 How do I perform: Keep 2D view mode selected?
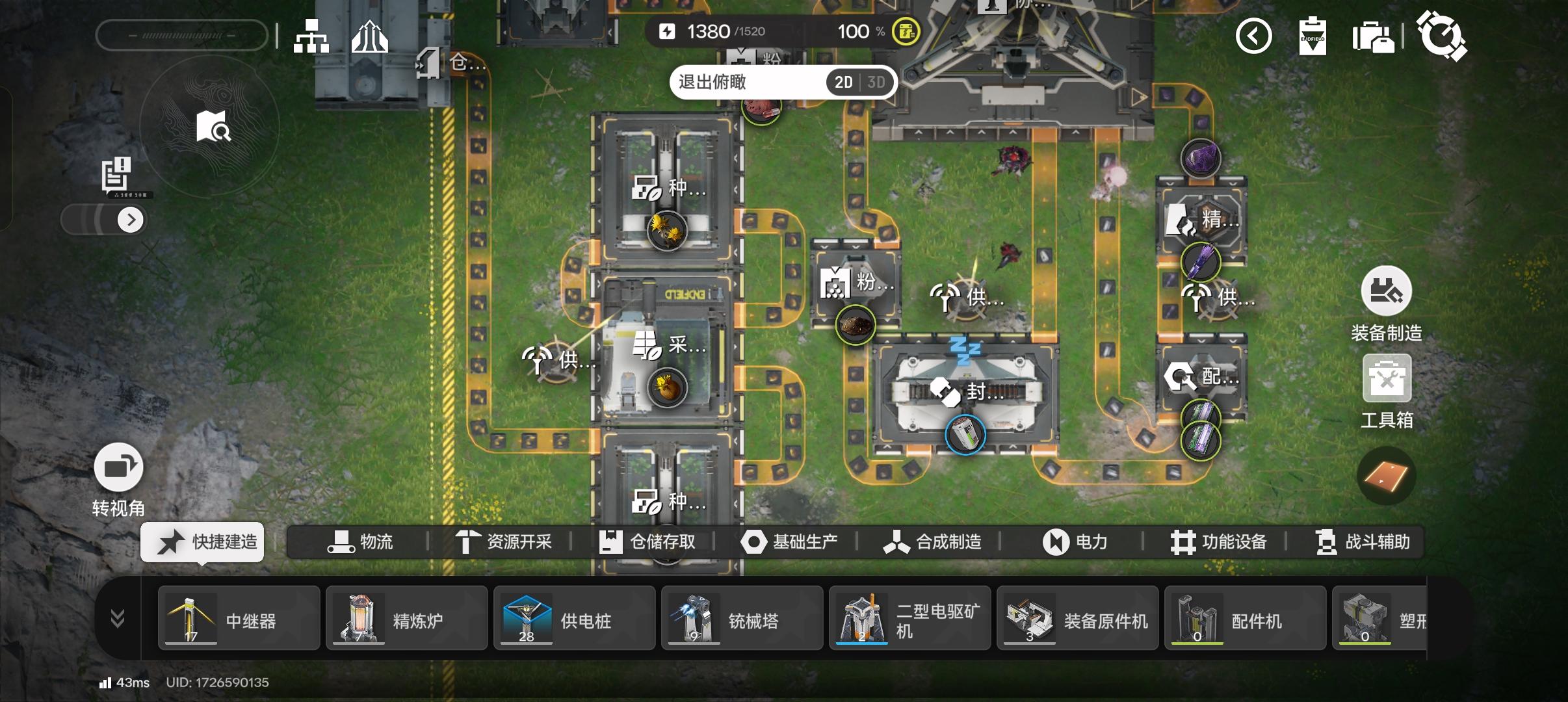(843, 82)
